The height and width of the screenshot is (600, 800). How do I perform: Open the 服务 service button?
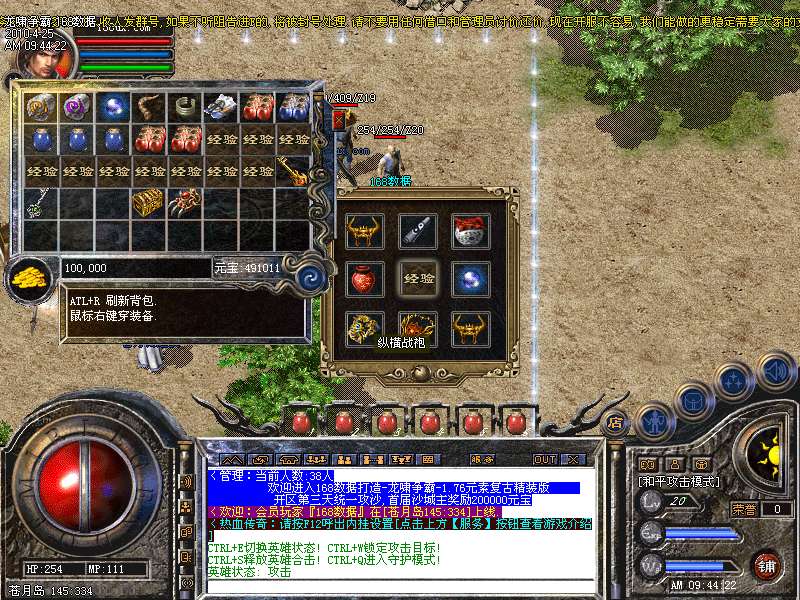(x=482, y=459)
